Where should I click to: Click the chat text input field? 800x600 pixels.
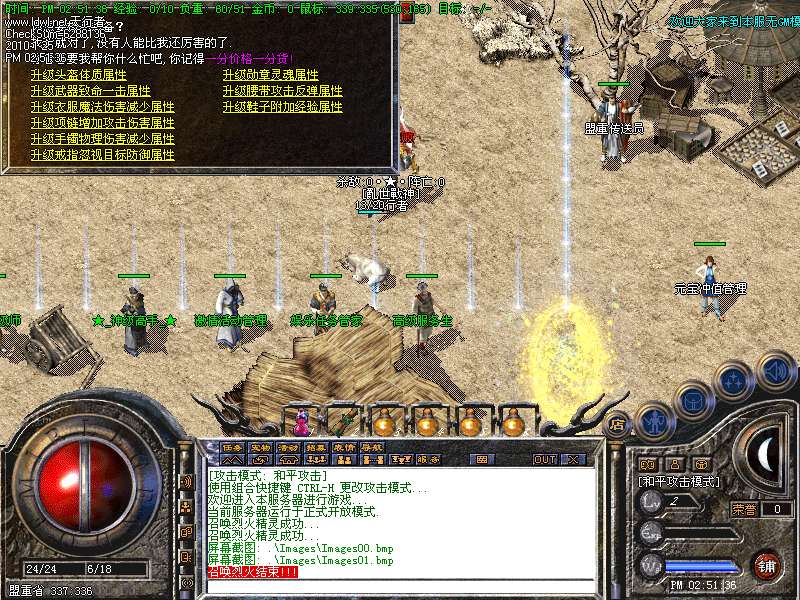(x=400, y=586)
